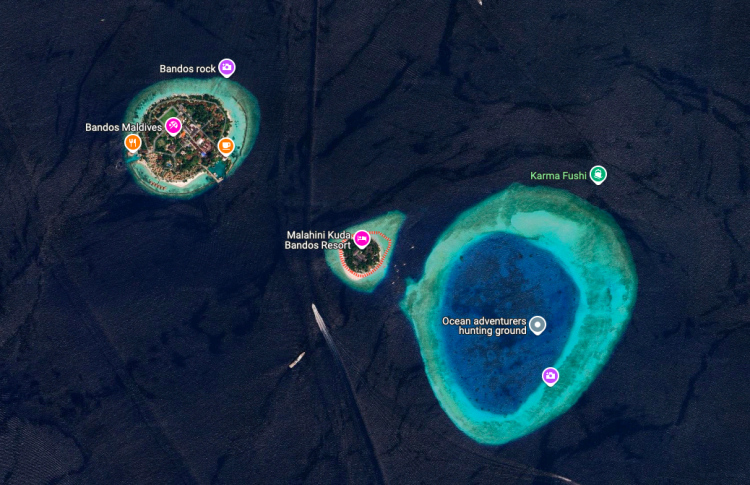Click the orange coffee cup cafe marker
Image resolution: width=750 pixels, height=485 pixels.
pos(226,146)
